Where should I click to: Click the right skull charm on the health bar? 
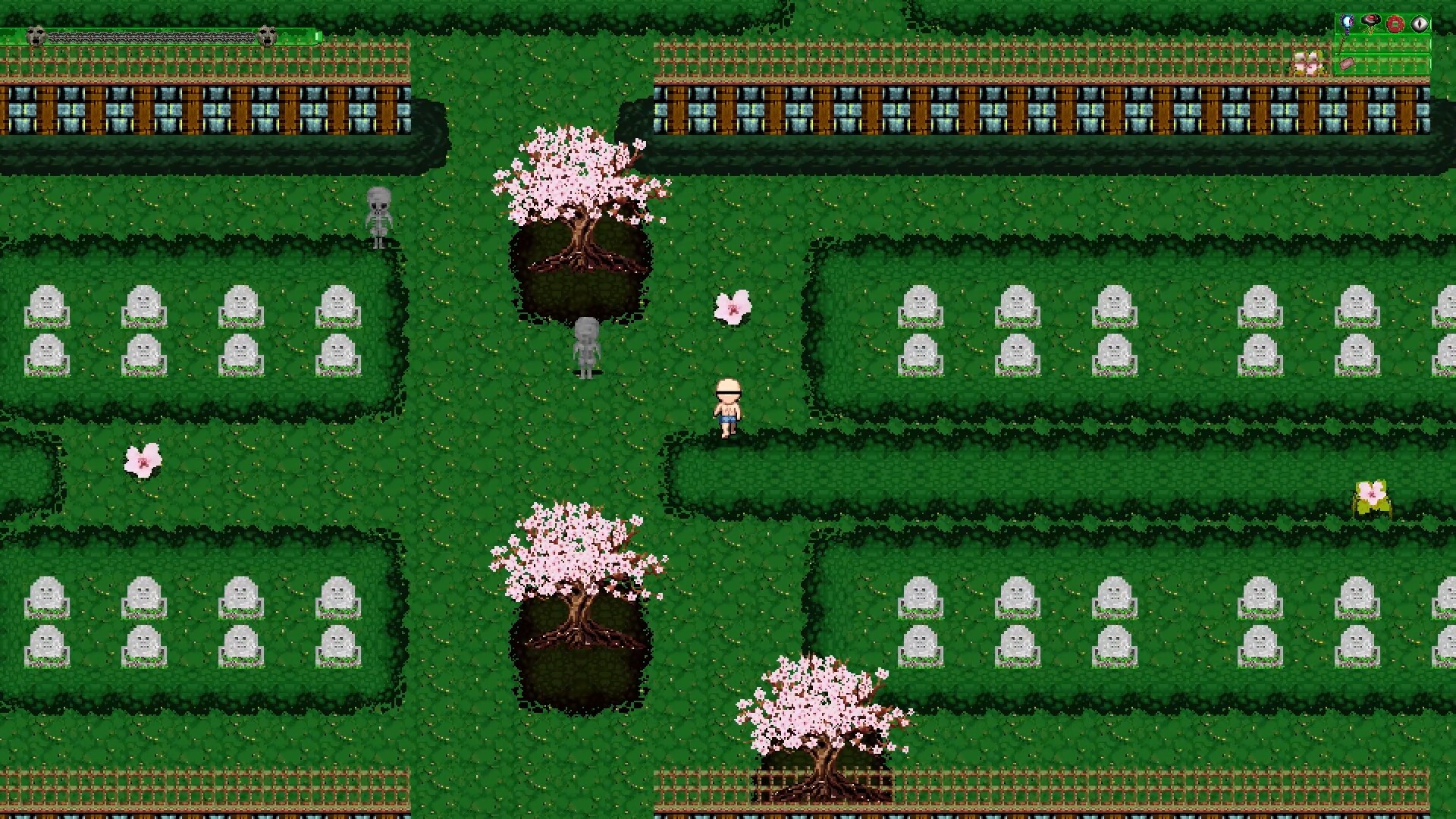click(x=267, y=35)
